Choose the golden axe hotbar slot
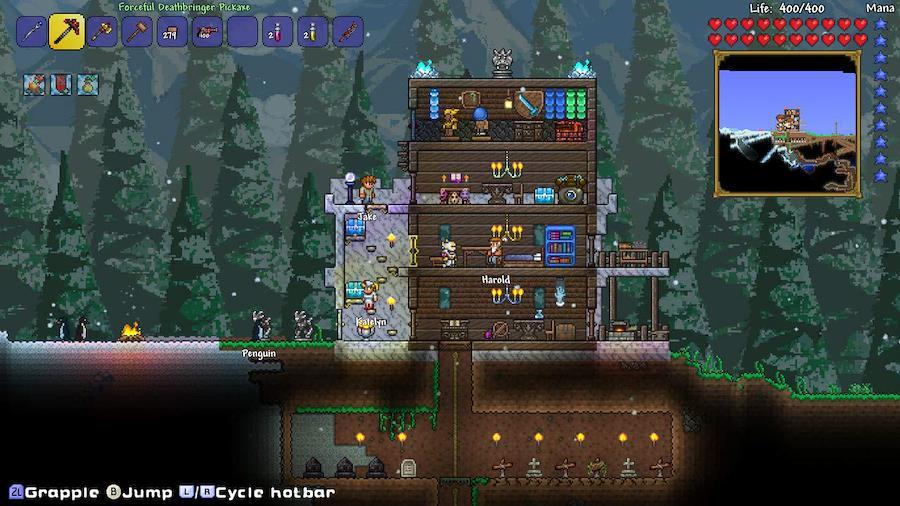 pos(103,32)
